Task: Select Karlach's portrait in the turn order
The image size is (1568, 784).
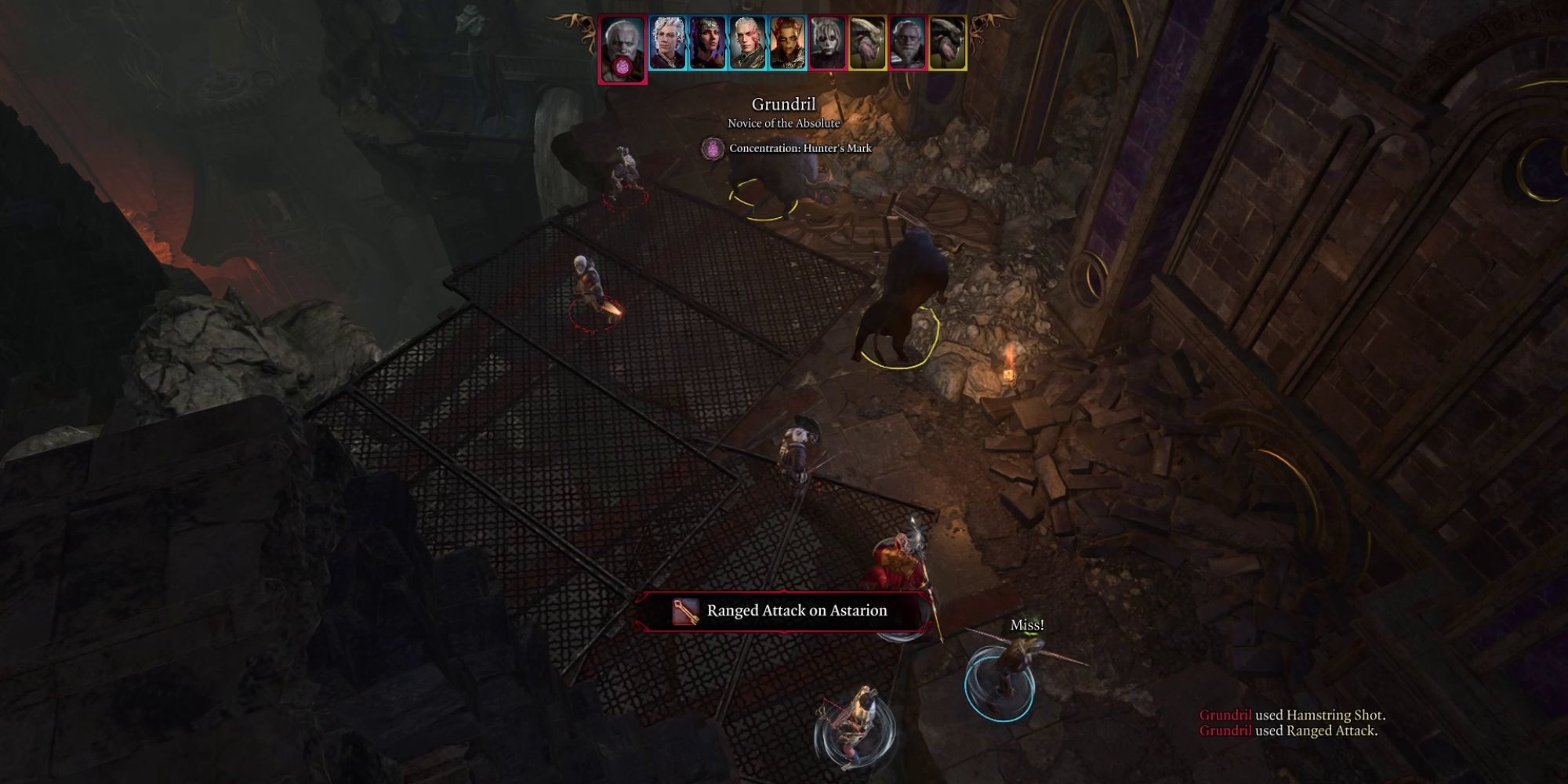Action: point(786,43)
